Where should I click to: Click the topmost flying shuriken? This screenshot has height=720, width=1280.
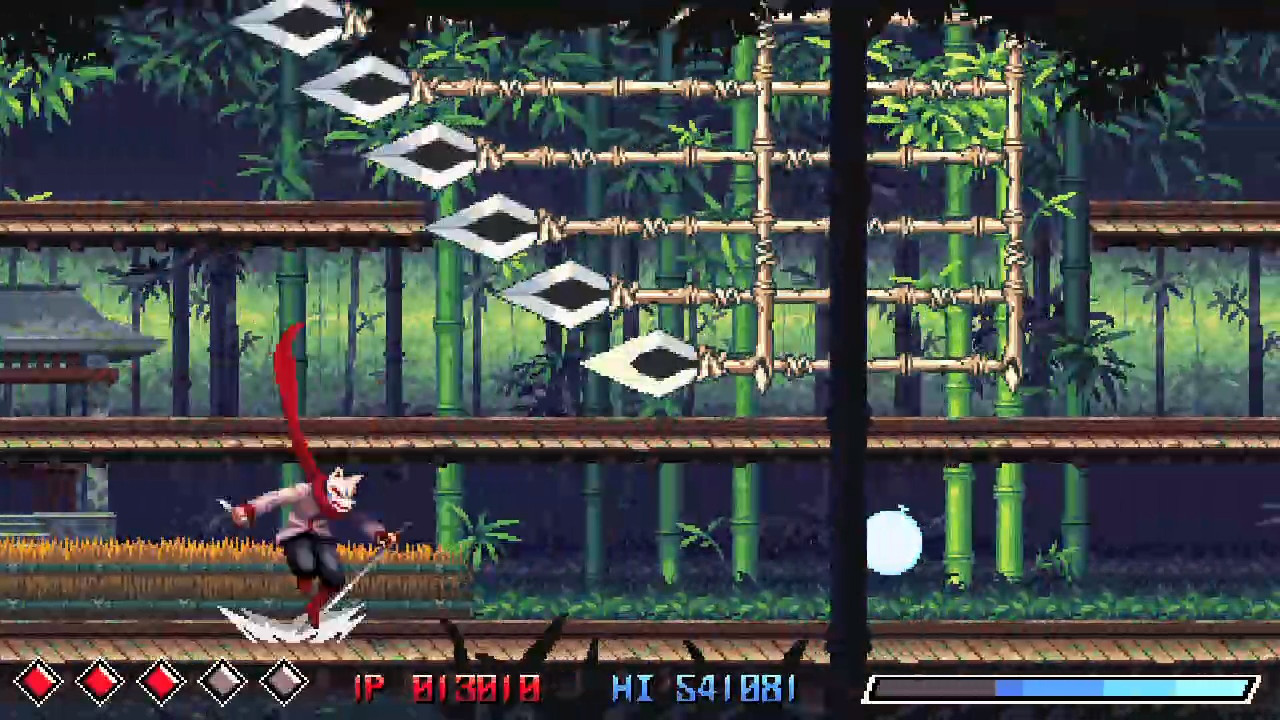[x=300, y=20]
